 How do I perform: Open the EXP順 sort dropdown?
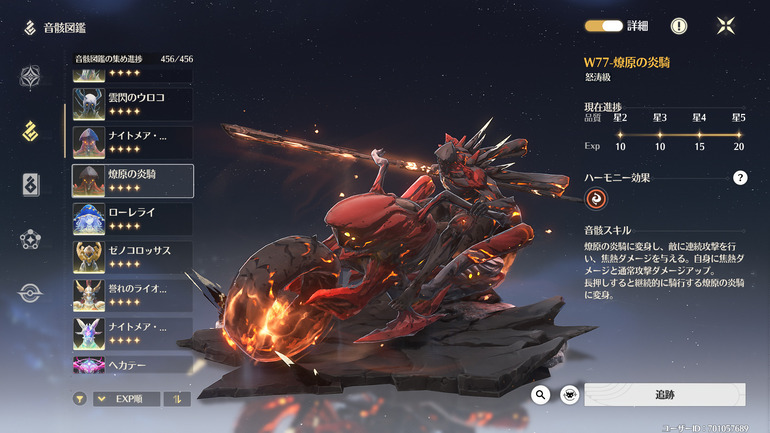(126, 398)
